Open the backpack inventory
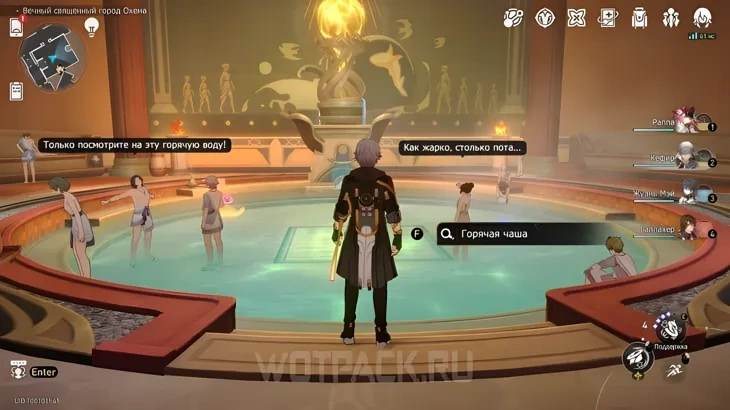The width and height of the screenshot is (730, 410). pyautogui.click(x=639, y=18)
